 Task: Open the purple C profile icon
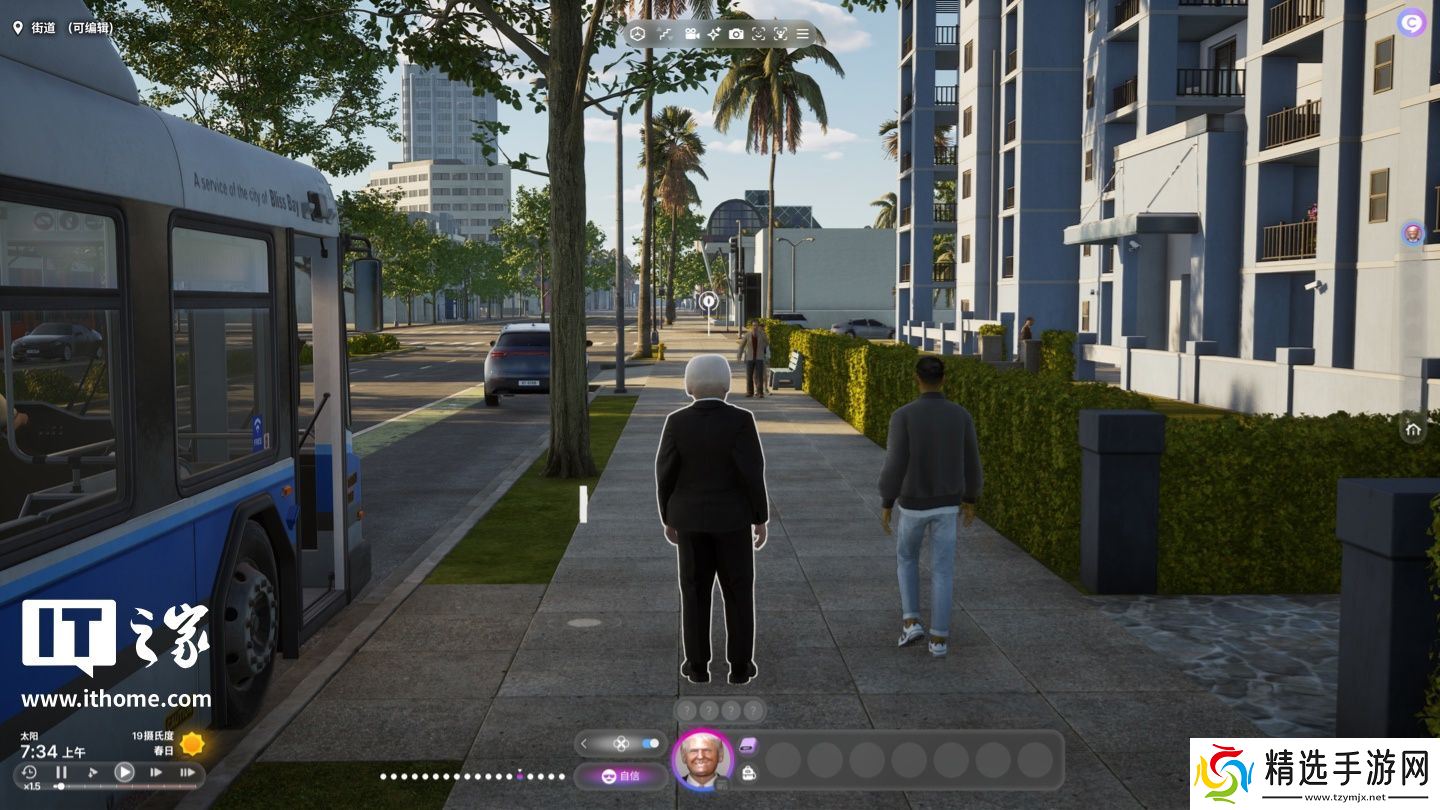tap(1412, 22)
